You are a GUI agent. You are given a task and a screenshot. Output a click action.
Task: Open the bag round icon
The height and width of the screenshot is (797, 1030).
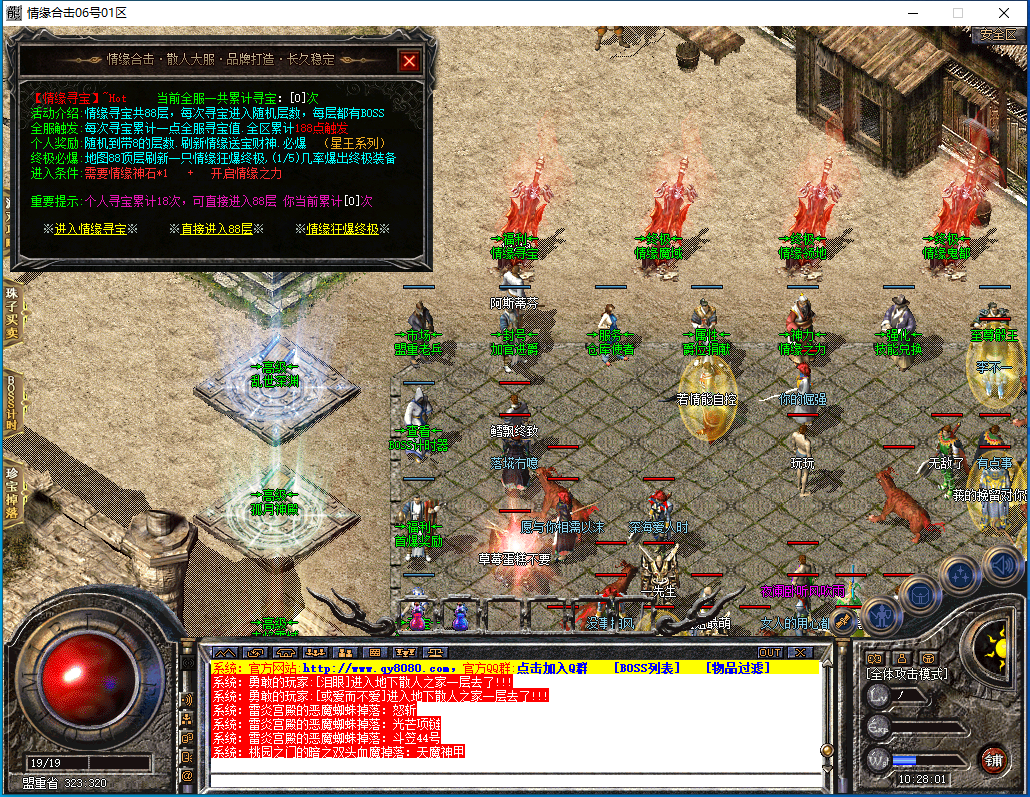(x=917, y=595)
